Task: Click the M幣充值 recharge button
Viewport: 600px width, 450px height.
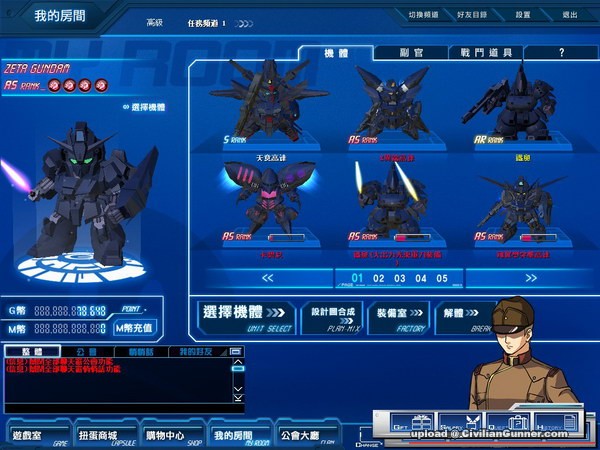Action: pos(134,327)
